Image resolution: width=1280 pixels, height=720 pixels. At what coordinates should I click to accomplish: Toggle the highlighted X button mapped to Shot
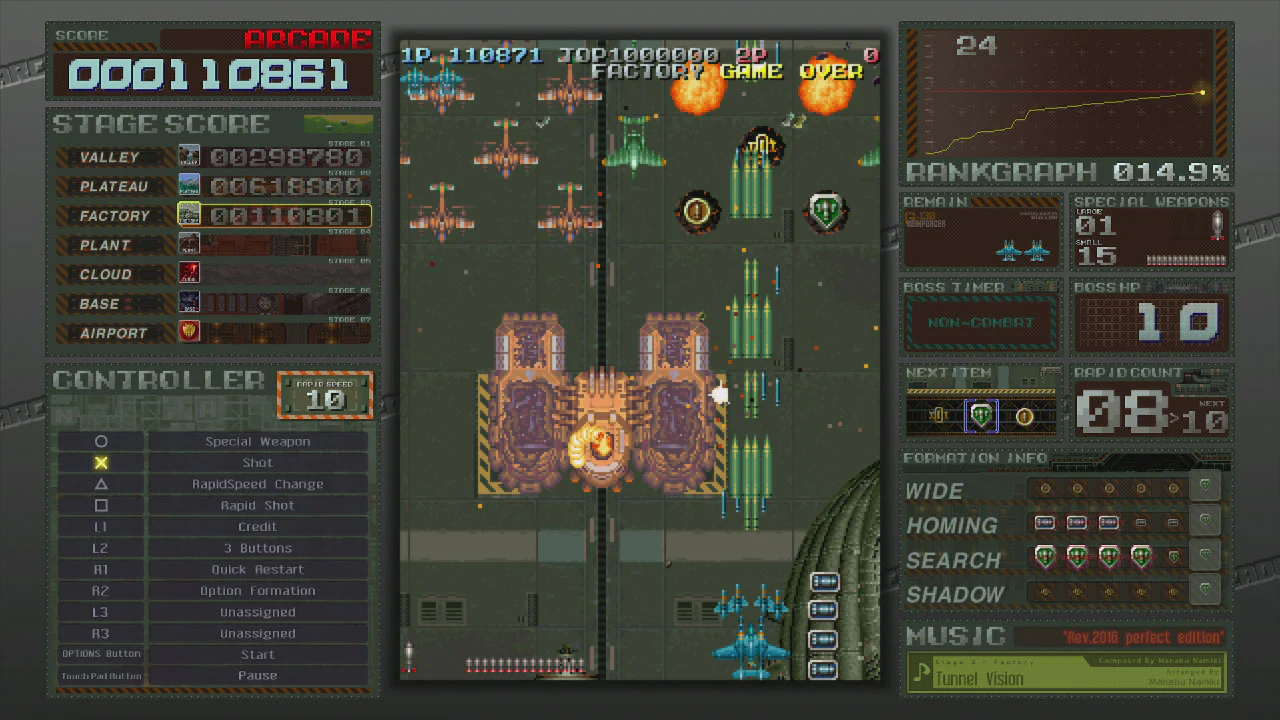[x=101, y=462]
